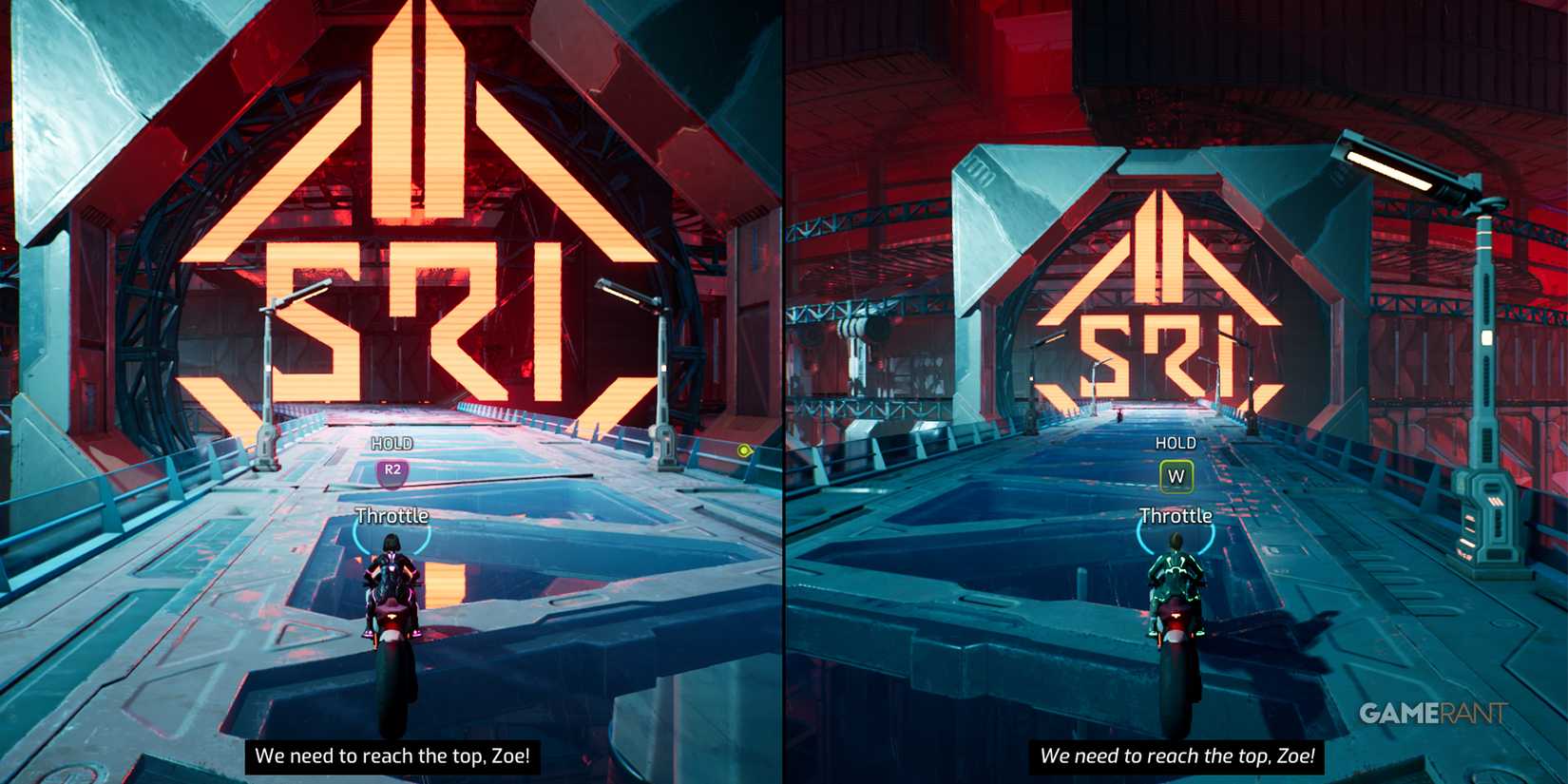Expand the right Throttle control prompt
This screenshot has width=1568, height=784.
click(1176, 517)
